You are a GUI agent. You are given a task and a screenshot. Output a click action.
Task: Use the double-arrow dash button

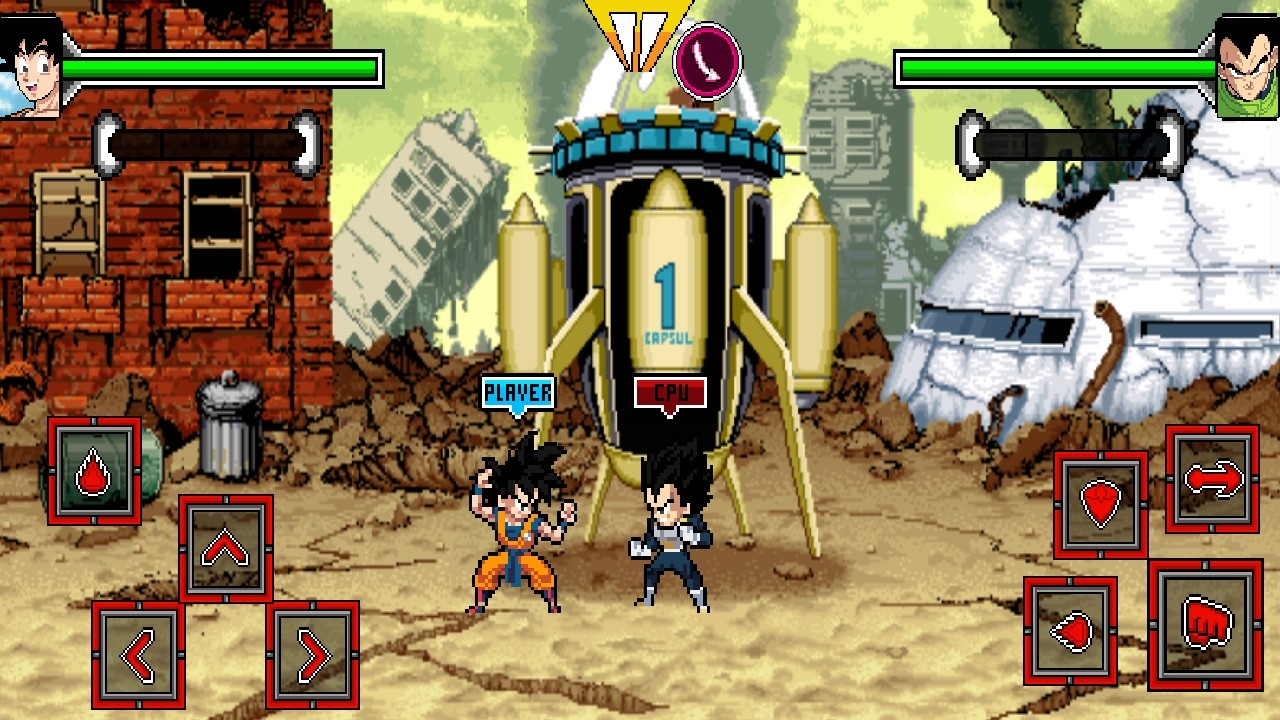click(x=1212, y=479)
